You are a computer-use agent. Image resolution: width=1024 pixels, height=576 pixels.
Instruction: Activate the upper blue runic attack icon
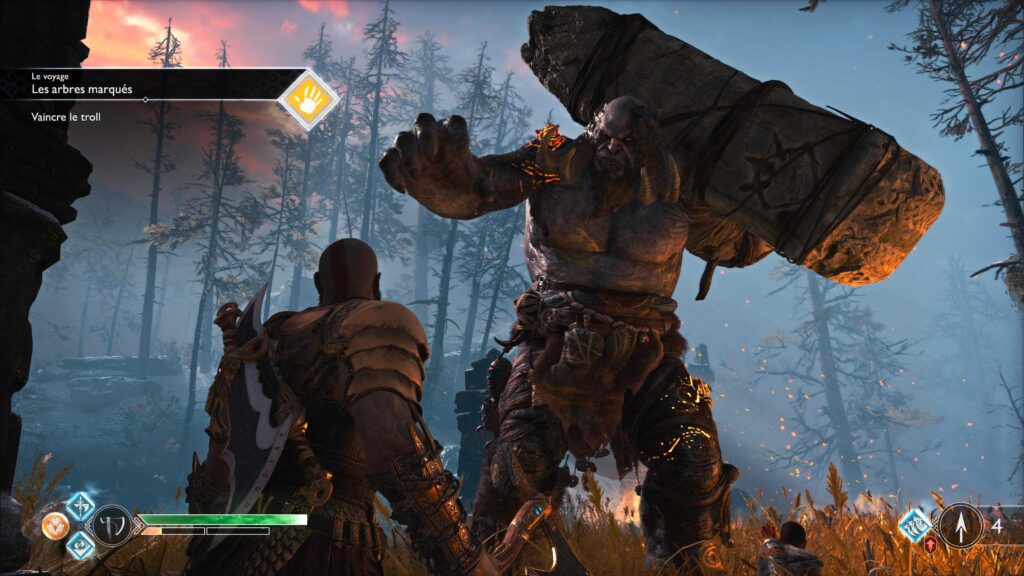click(x=80, y=507)
